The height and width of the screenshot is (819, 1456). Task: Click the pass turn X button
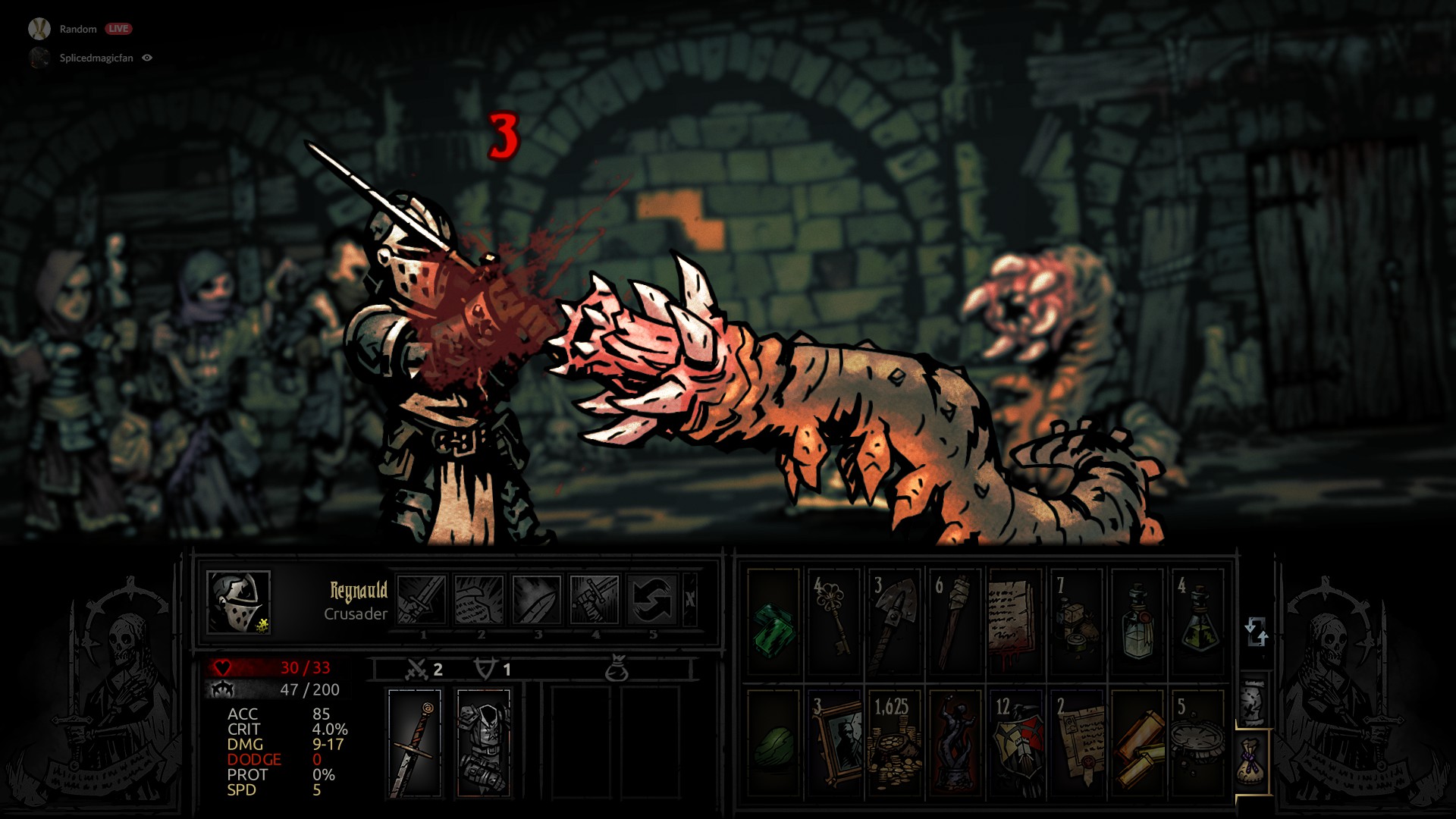click(x=690, y=600)
